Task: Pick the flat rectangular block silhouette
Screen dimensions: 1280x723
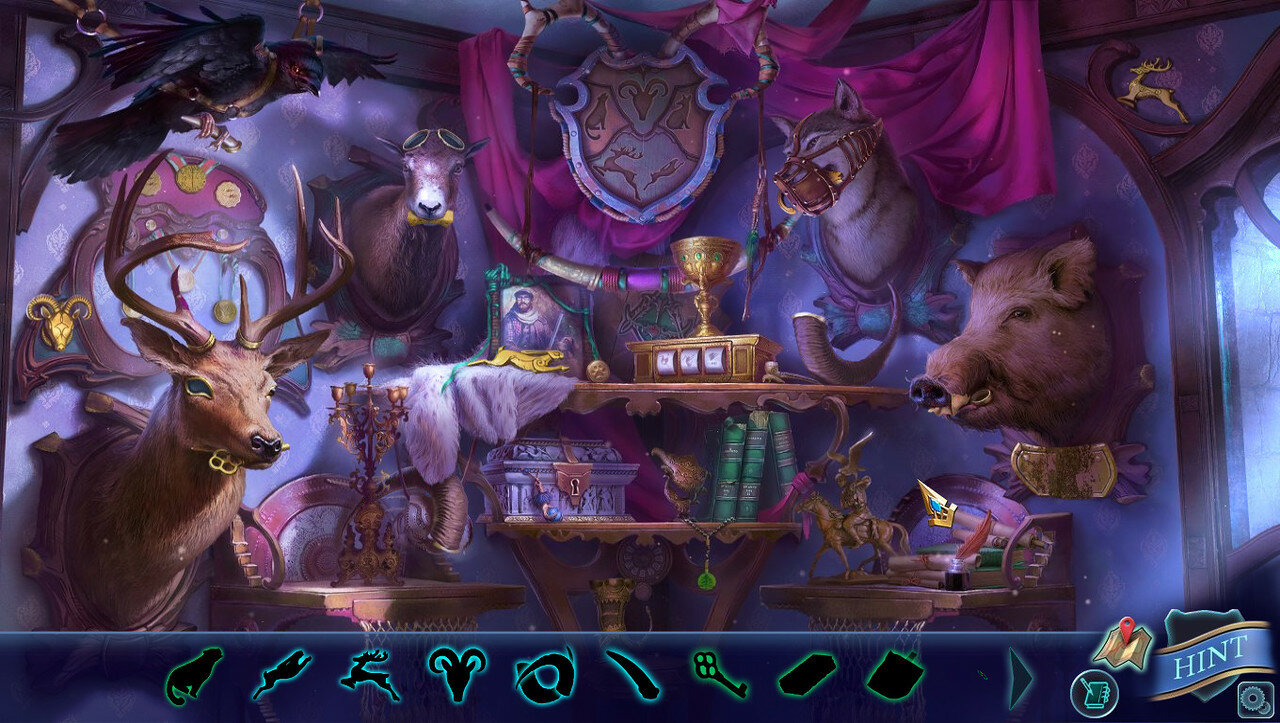Action: click(807, 676)
